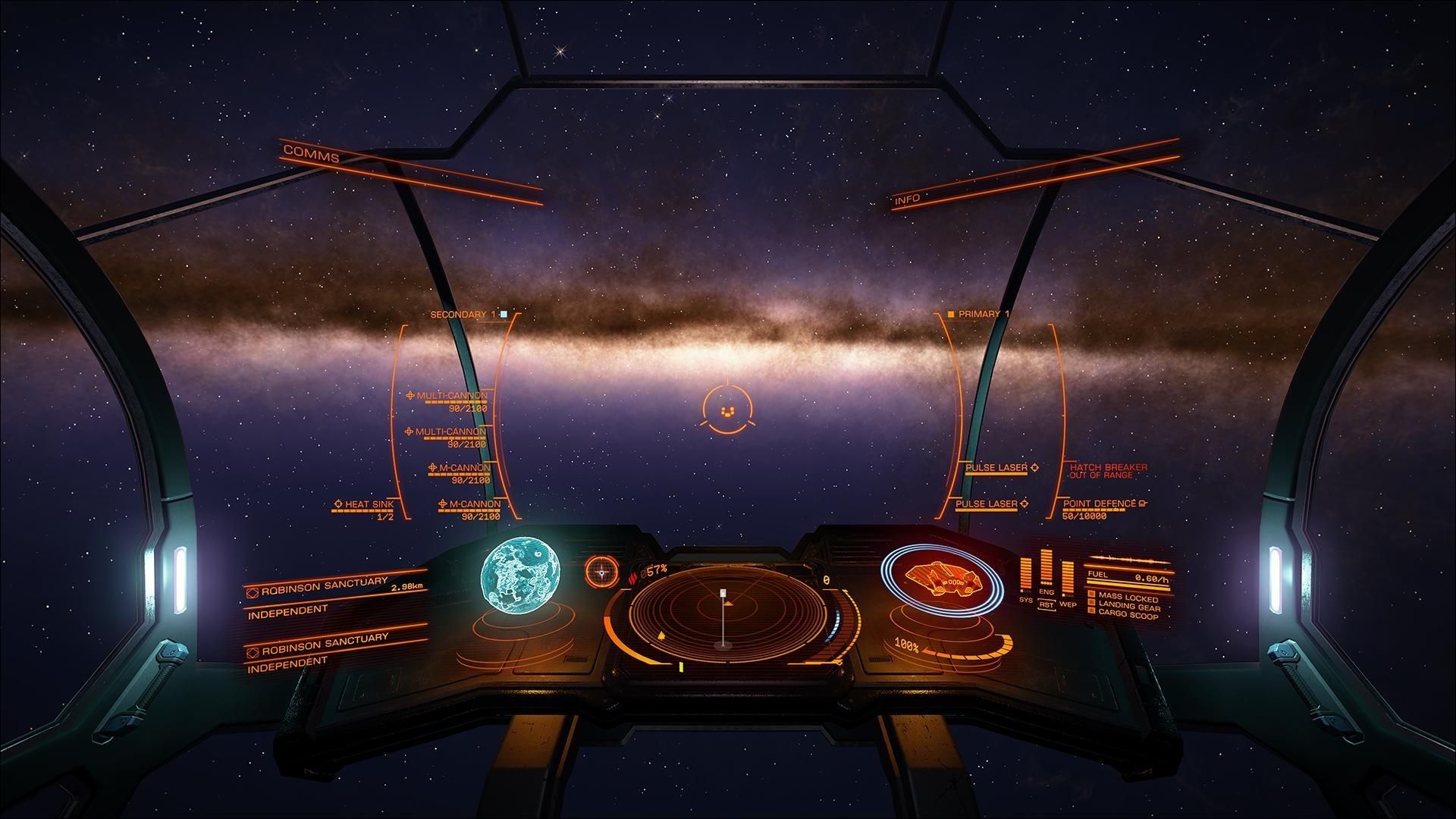Toggle the Landing Gear indicator
The height and width of the screenshot is (819, 1456).
click(1128, 607)
